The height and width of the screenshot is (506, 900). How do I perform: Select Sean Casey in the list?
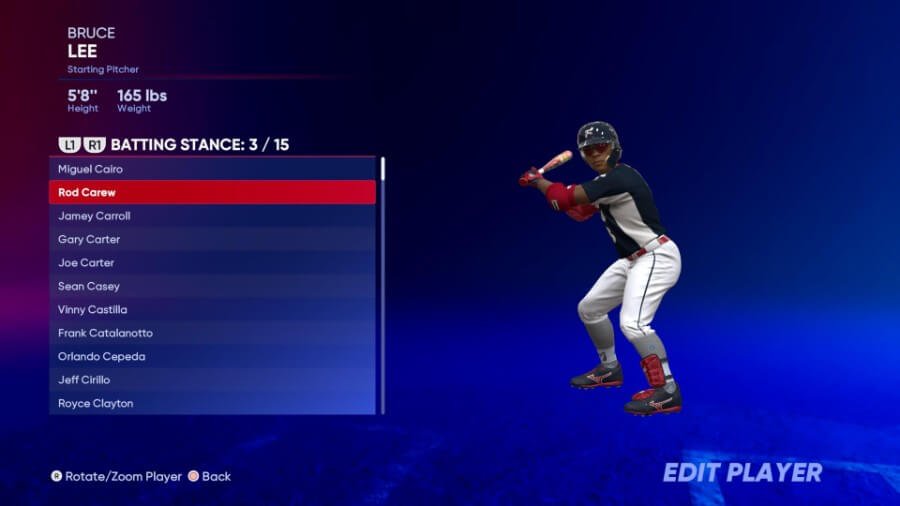coord(212,286)
